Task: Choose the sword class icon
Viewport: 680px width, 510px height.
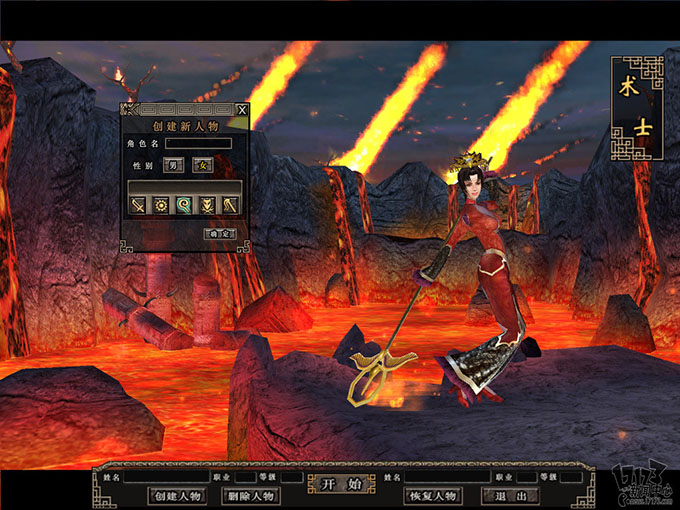Action: pyautogui.click(x=138, y=205)
